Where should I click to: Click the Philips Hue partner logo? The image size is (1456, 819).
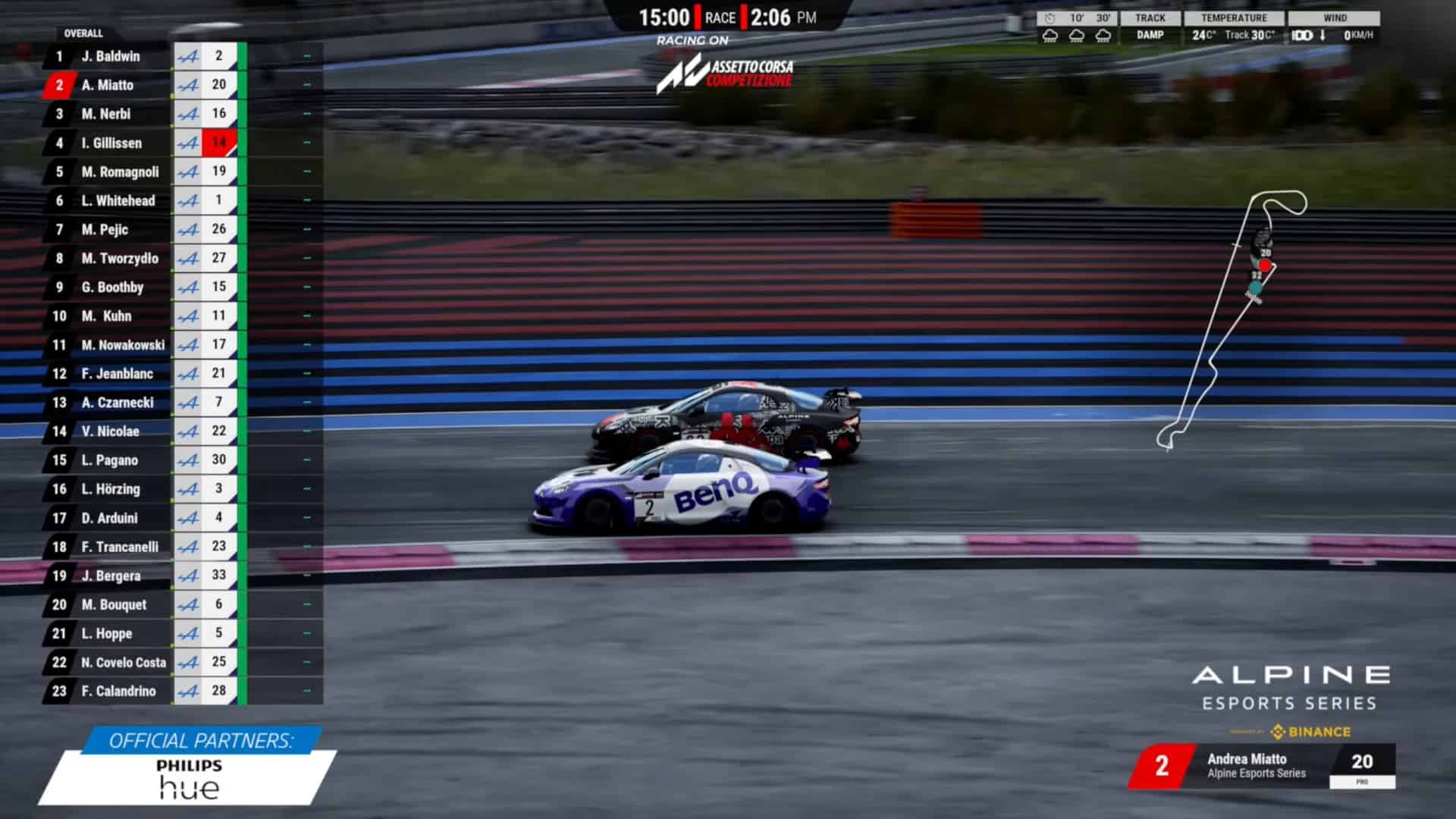pyautogui.click(x=187, y=780)
